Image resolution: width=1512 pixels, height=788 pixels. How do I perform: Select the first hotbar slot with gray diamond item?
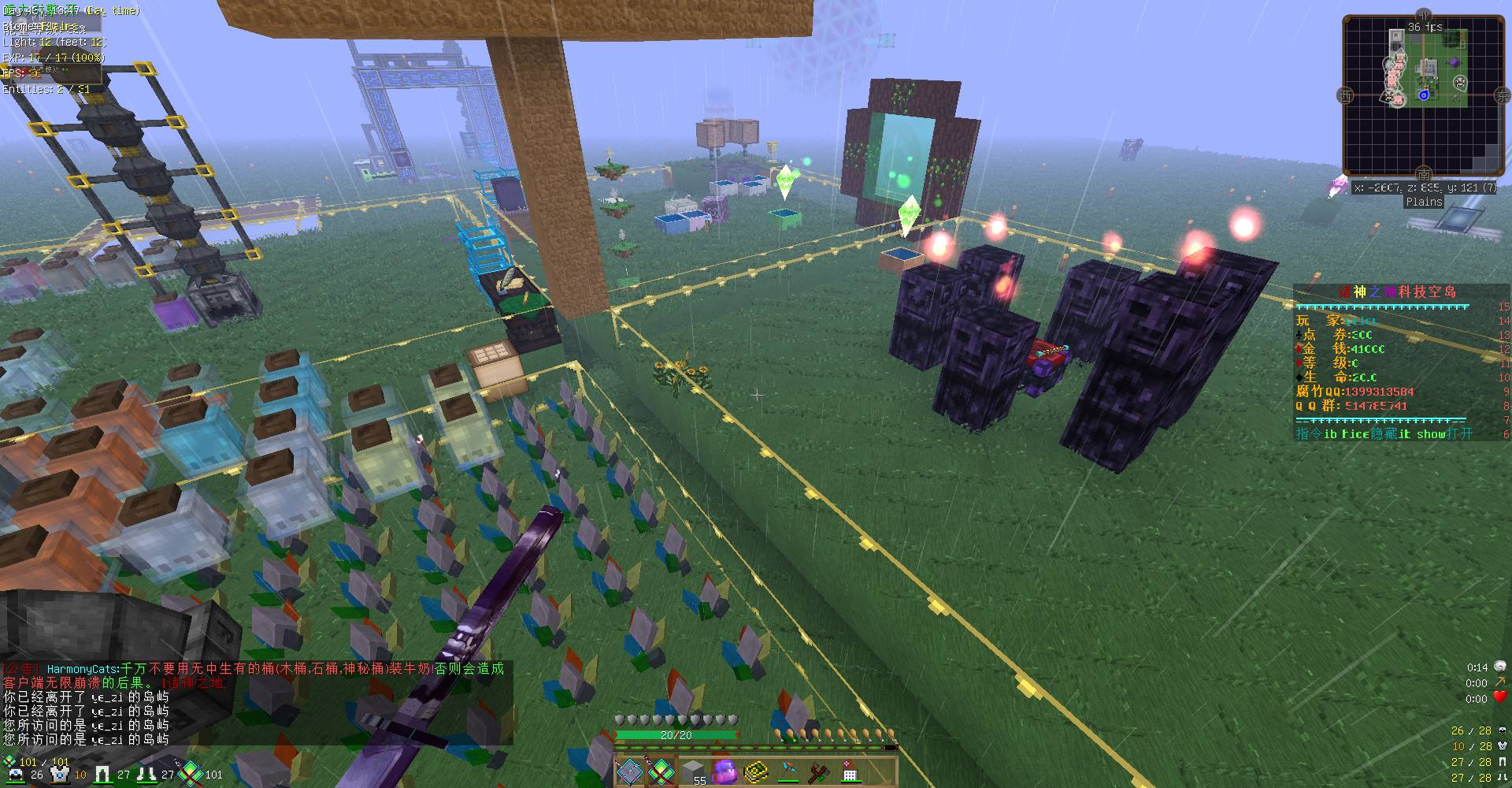tap(629, 771)
